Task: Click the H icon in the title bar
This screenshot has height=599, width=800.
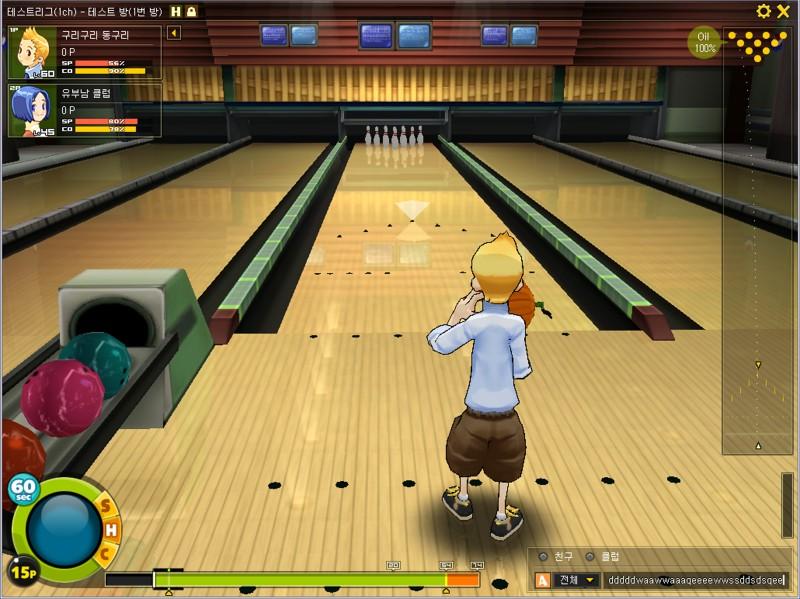Action: (175, 11)
